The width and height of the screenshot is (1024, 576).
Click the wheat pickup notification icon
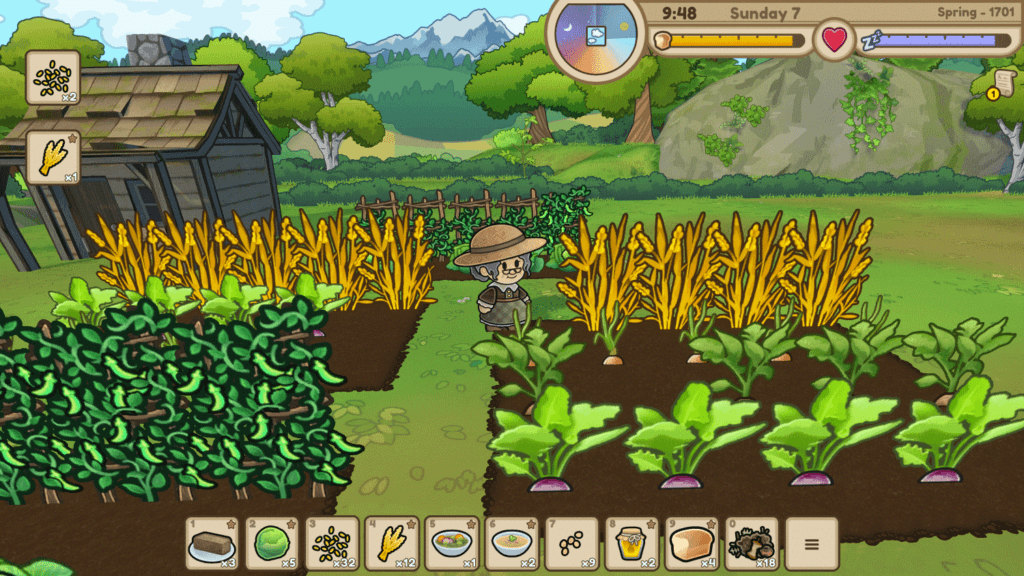point(53,157)
